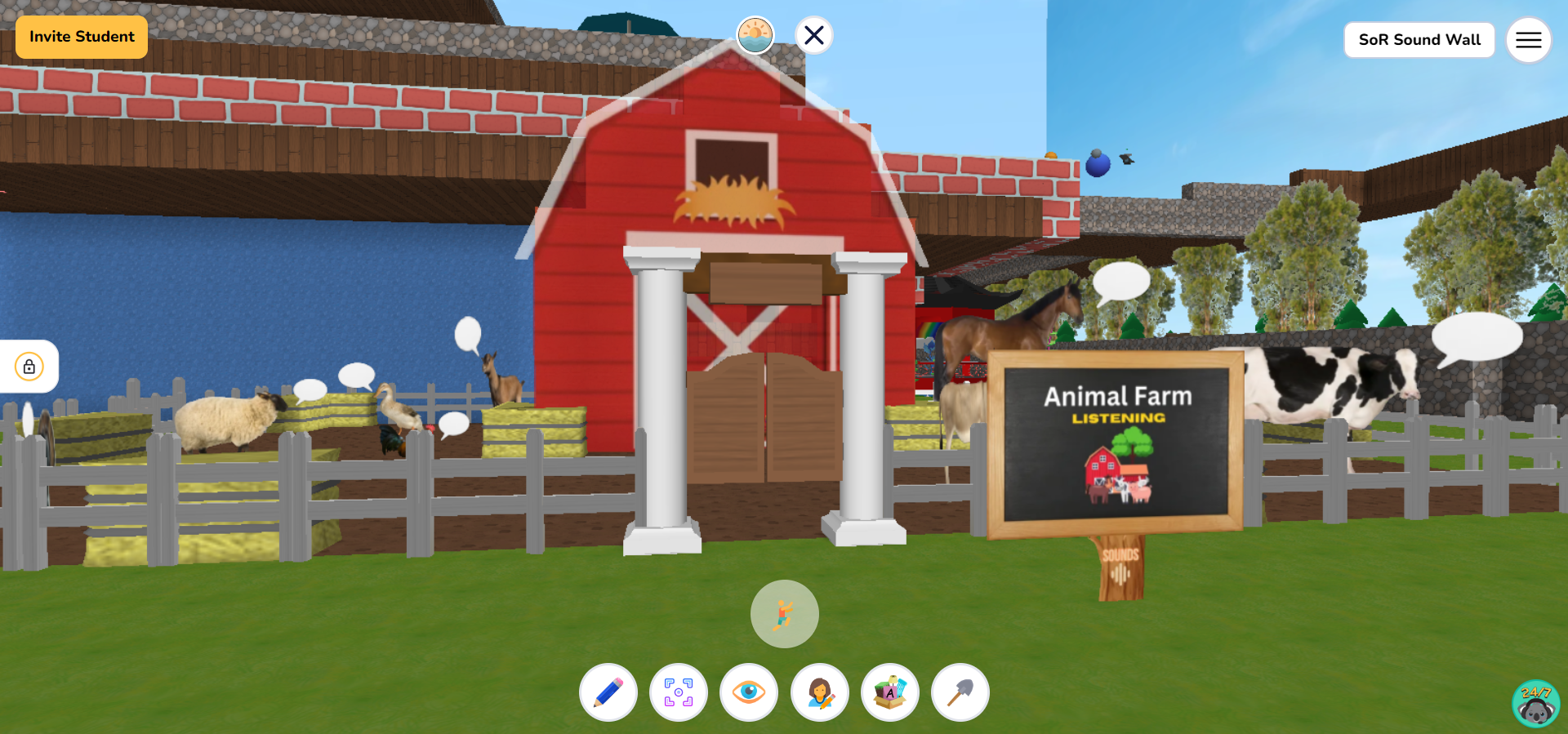Open the build assets box tool

[890, 692]
